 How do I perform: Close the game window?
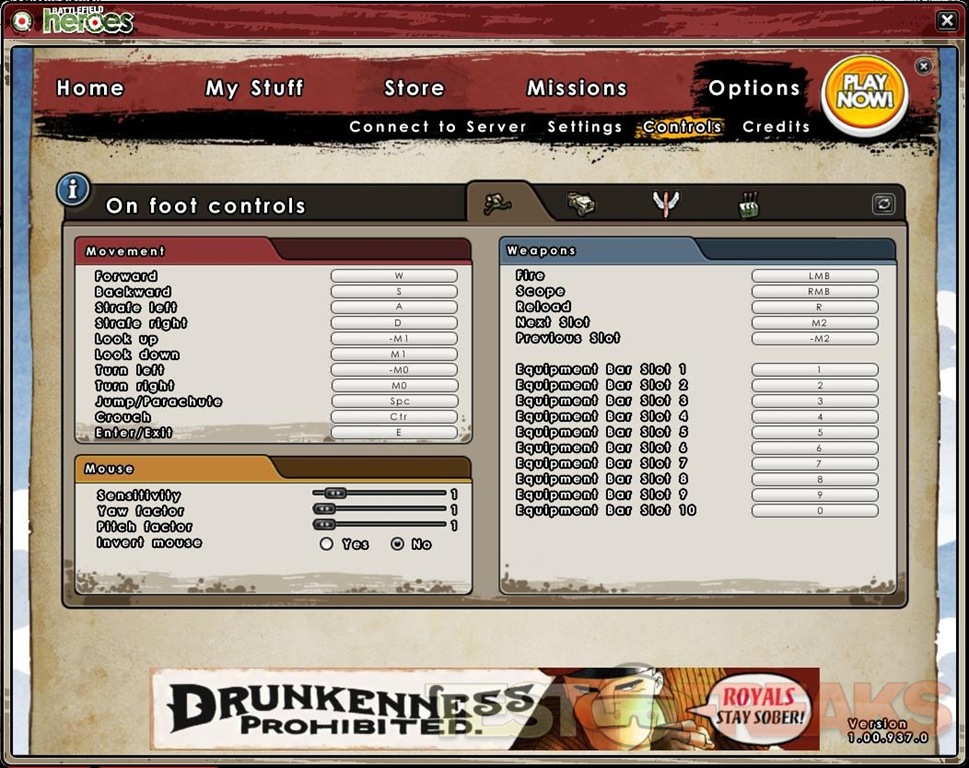point(946,20)
